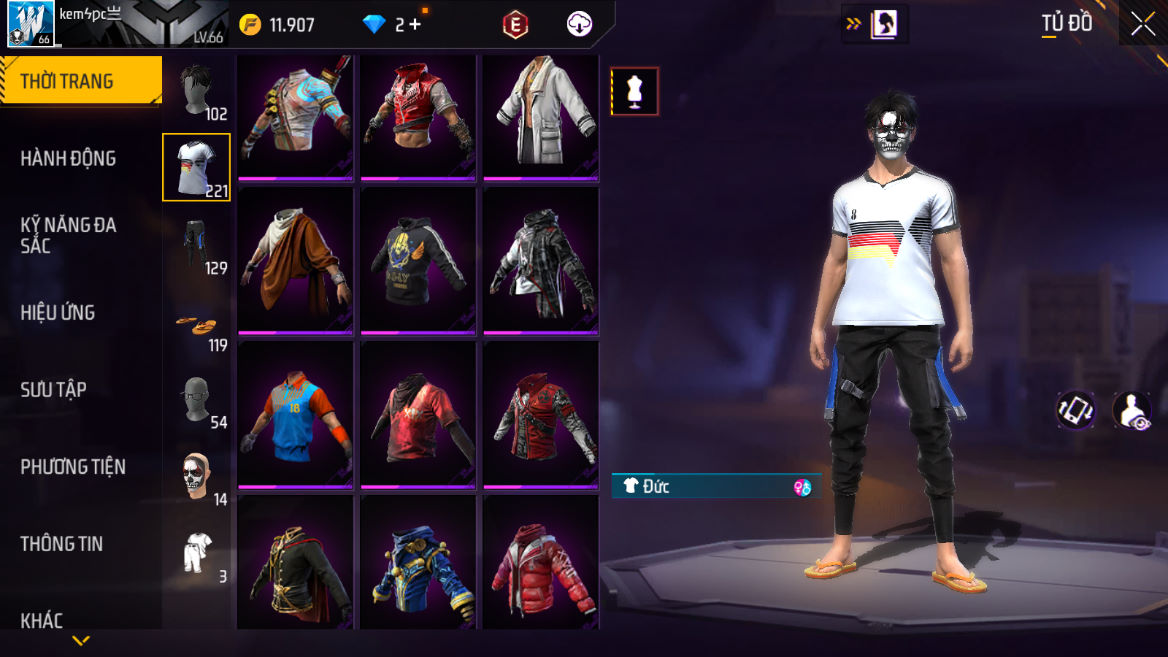Add diamonds with the plus button
Screen dimensions: 1168x657
click(414, 25)
